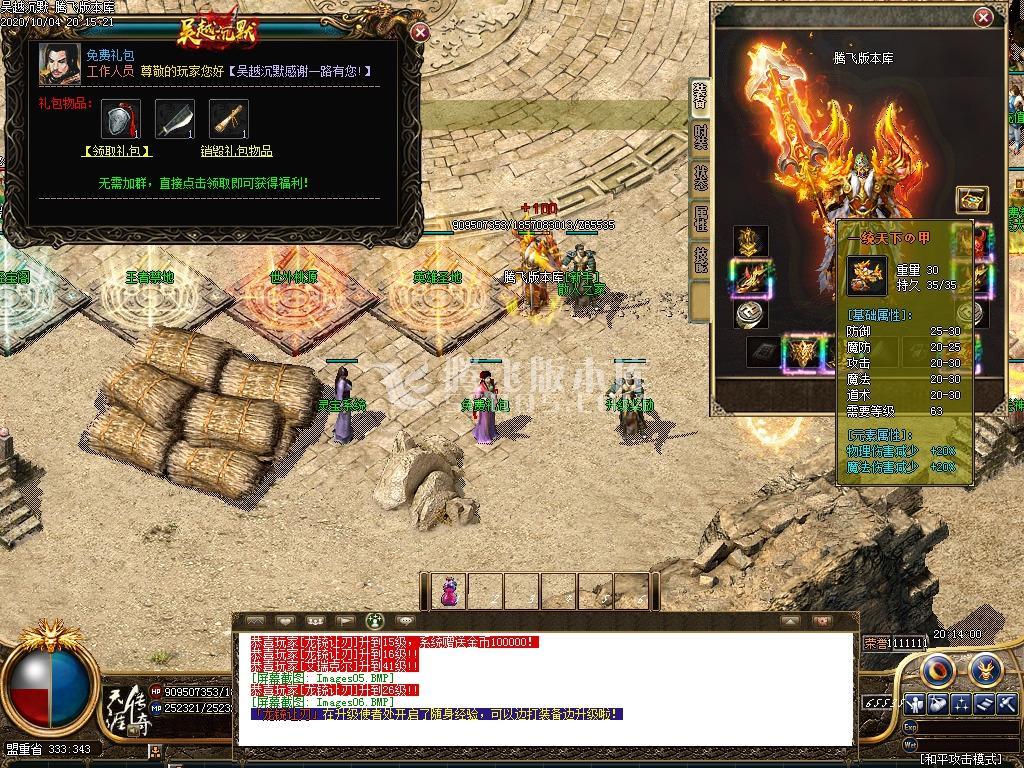Screen dimensions: 1024x768
Task: Switch to the 装备 equipment tab
Action: 700,98
